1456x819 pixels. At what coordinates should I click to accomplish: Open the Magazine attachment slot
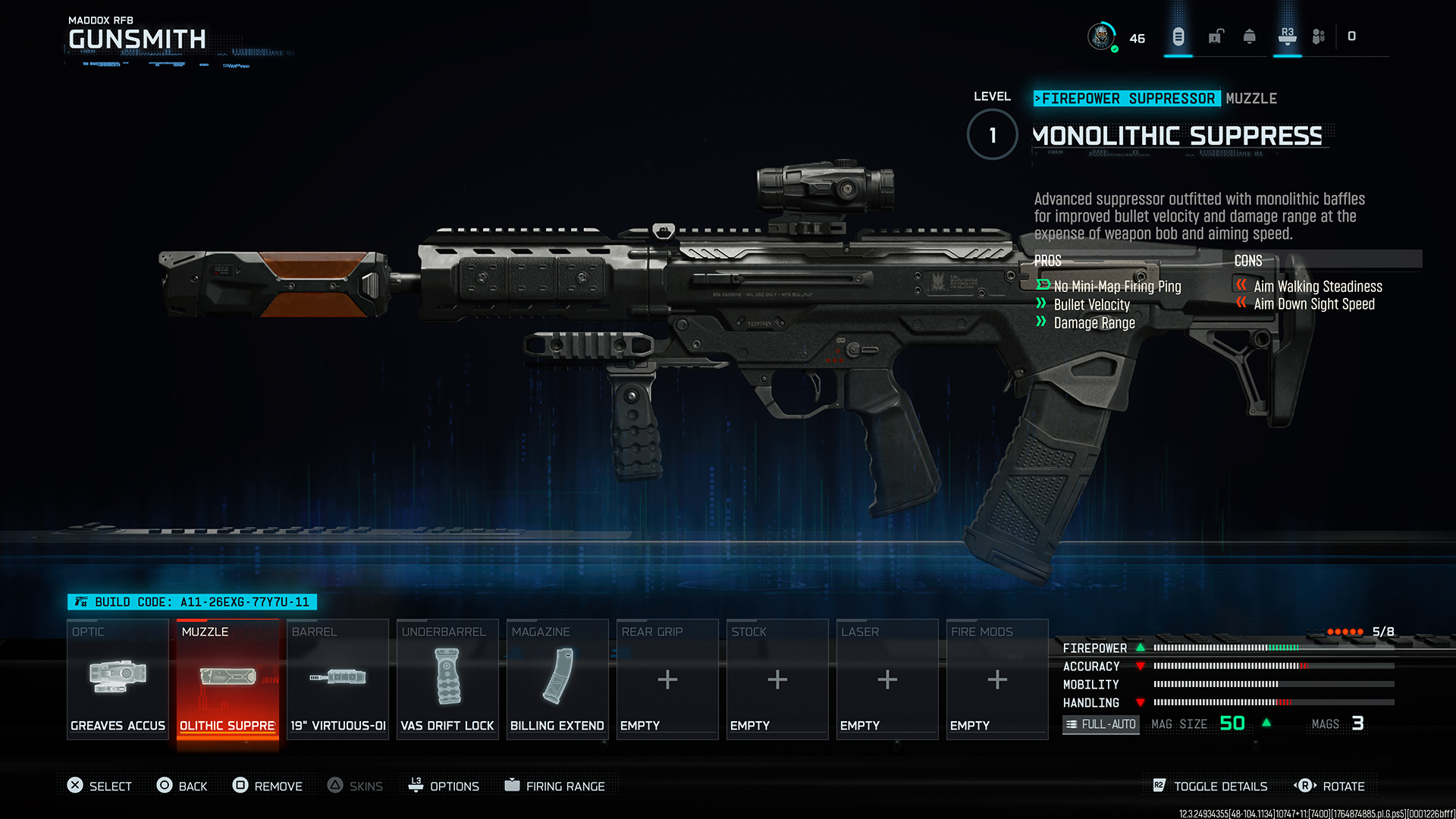click(x=557, y=679)
